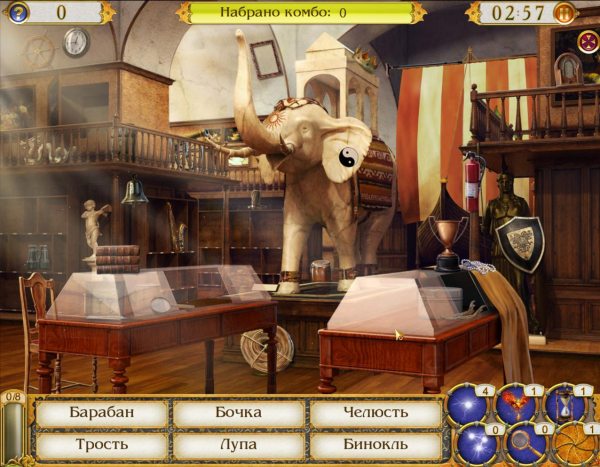This screenshot has width=600, height=467.
Task: Open help via the question mark button
Action: coord(19,12)
